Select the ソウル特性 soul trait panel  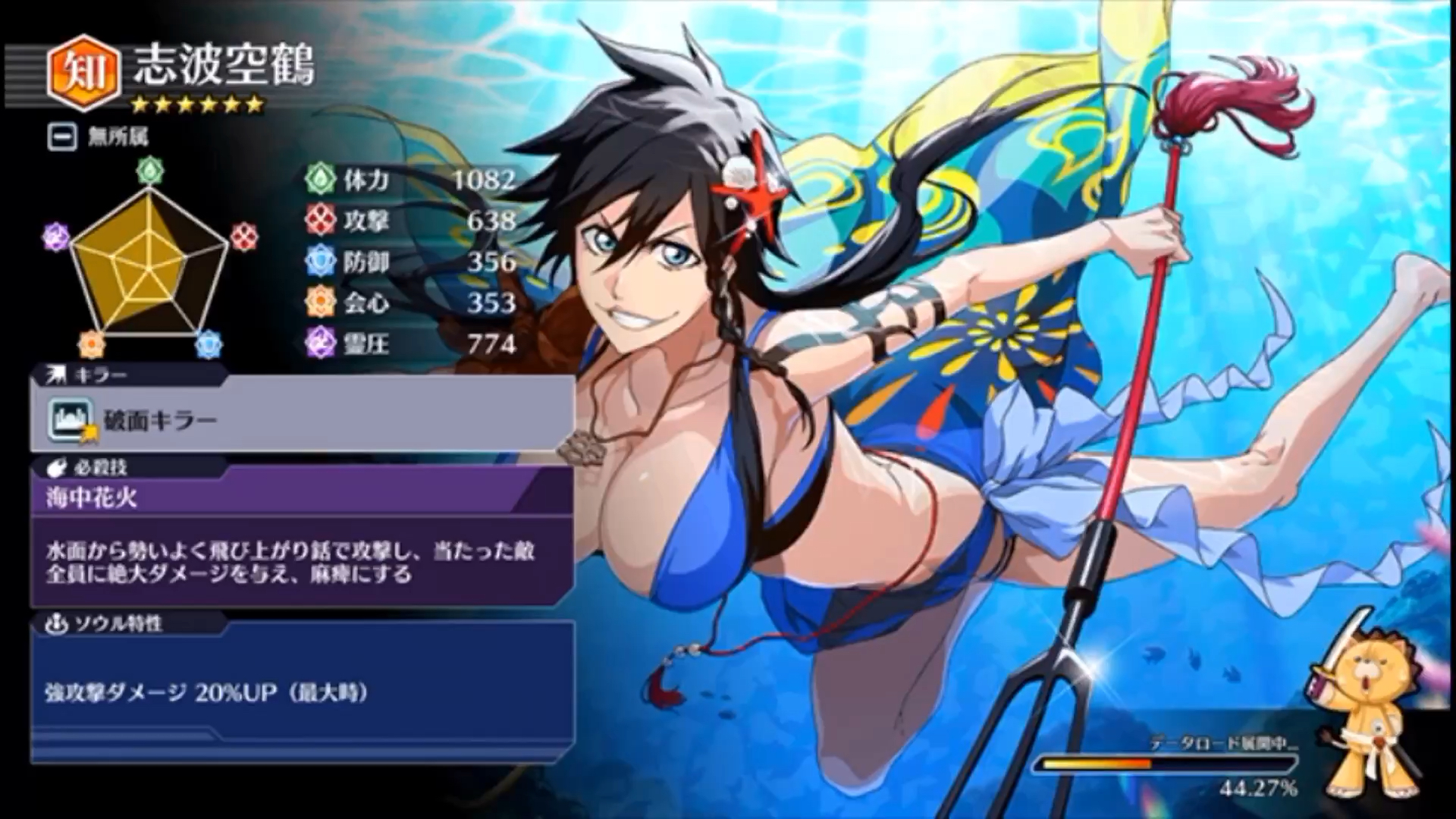click(x=302, y=692)
